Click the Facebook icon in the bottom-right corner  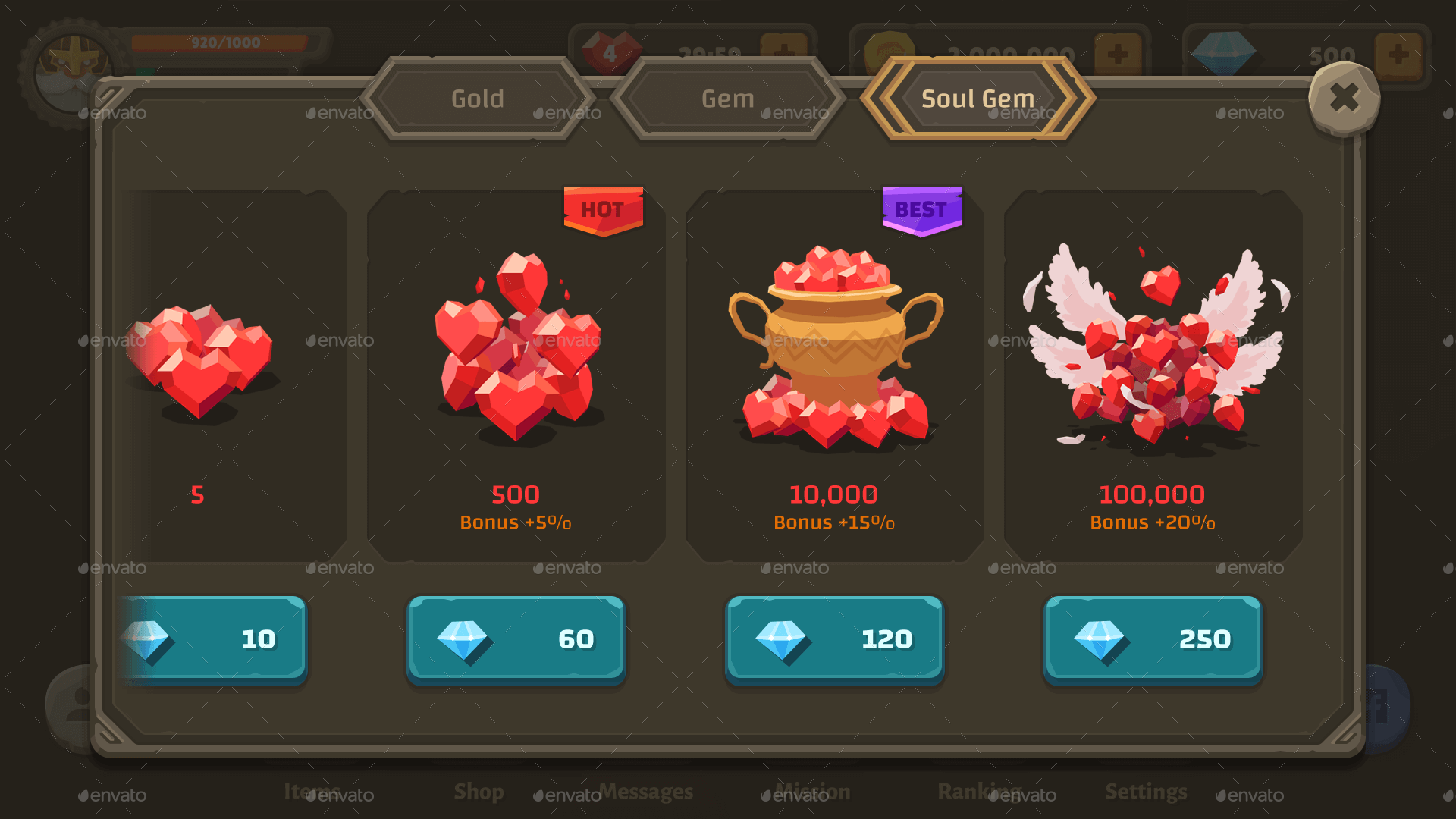(x=1388, y=705)
